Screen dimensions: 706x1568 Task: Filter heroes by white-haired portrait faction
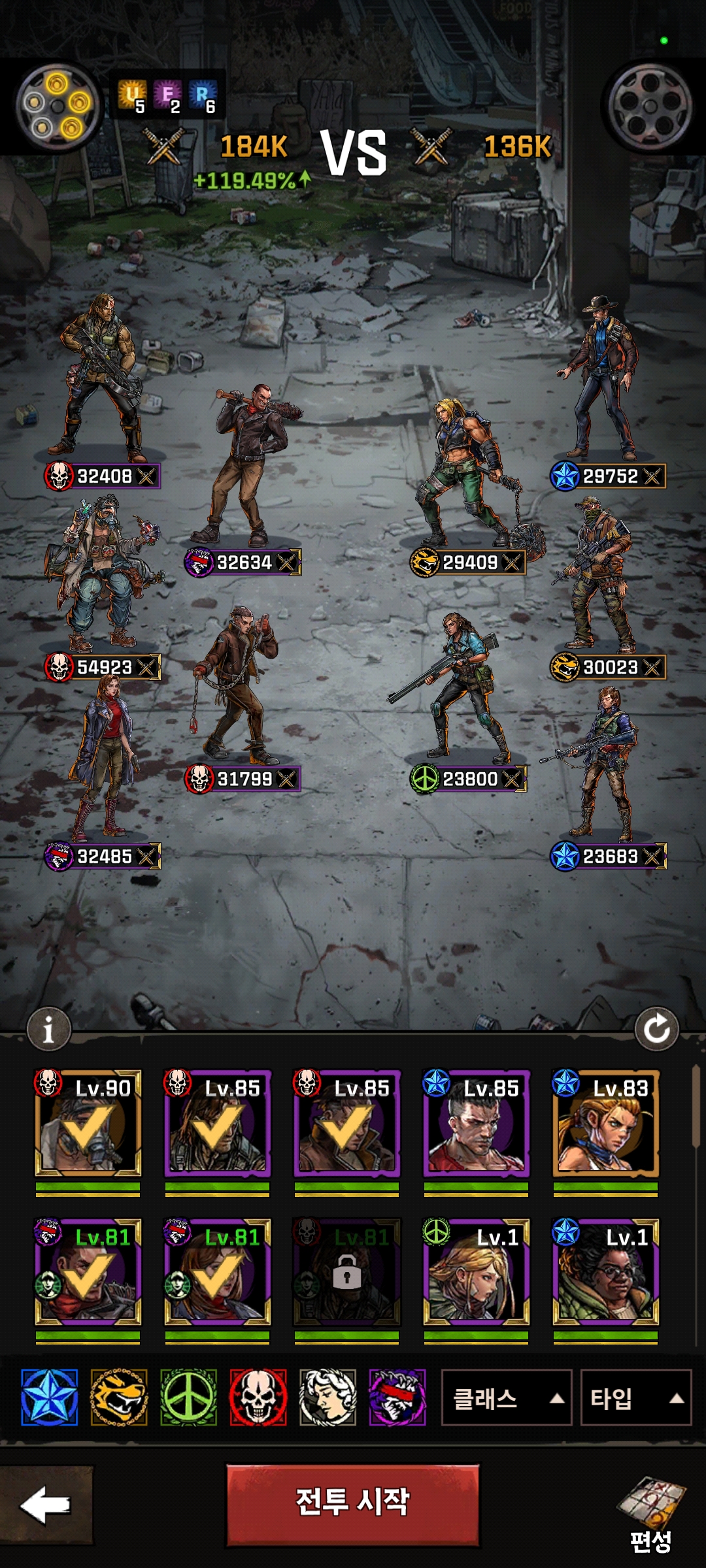point(328,1397)
